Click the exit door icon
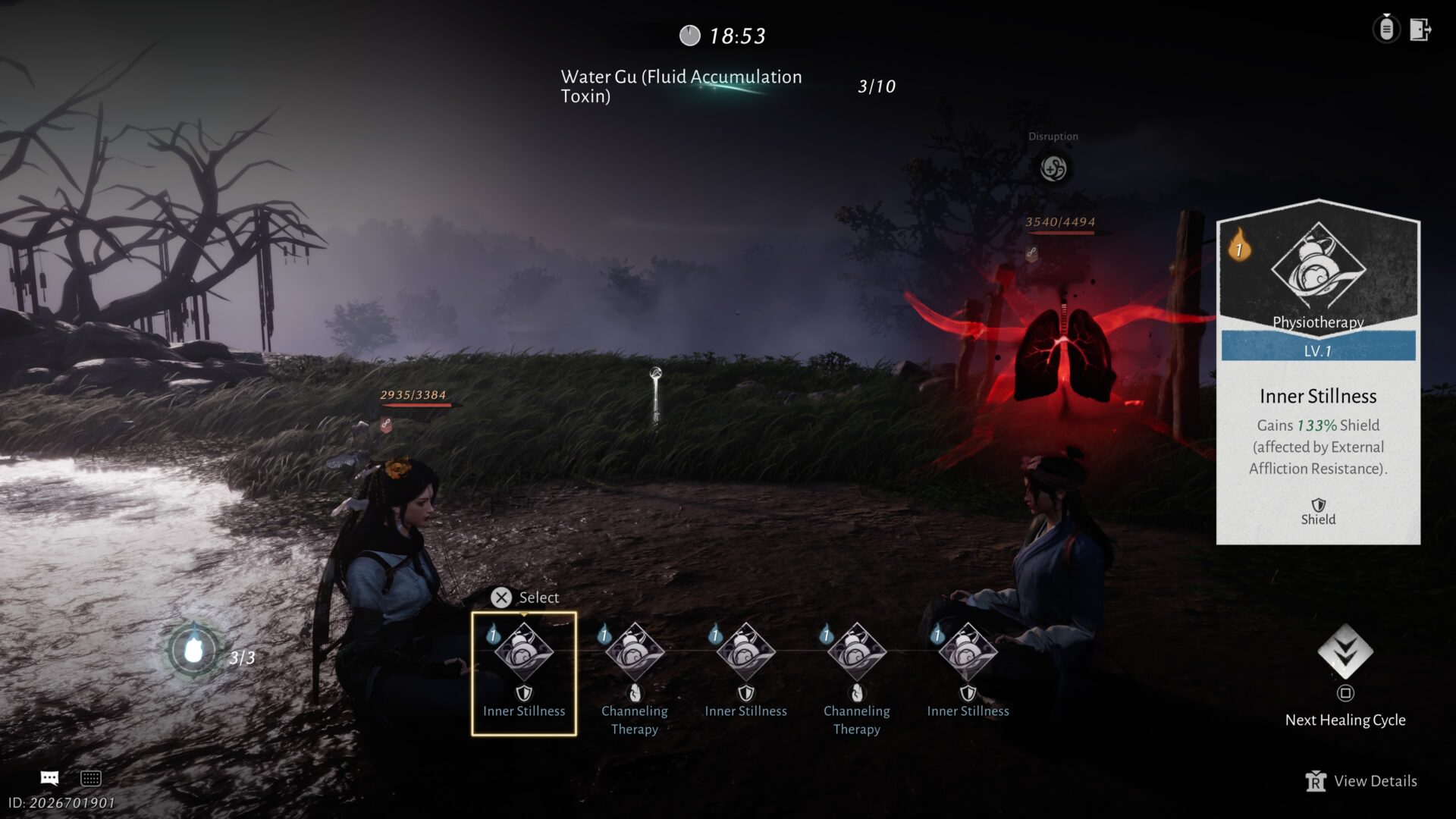The image size is (1456, 819). 1420,30
